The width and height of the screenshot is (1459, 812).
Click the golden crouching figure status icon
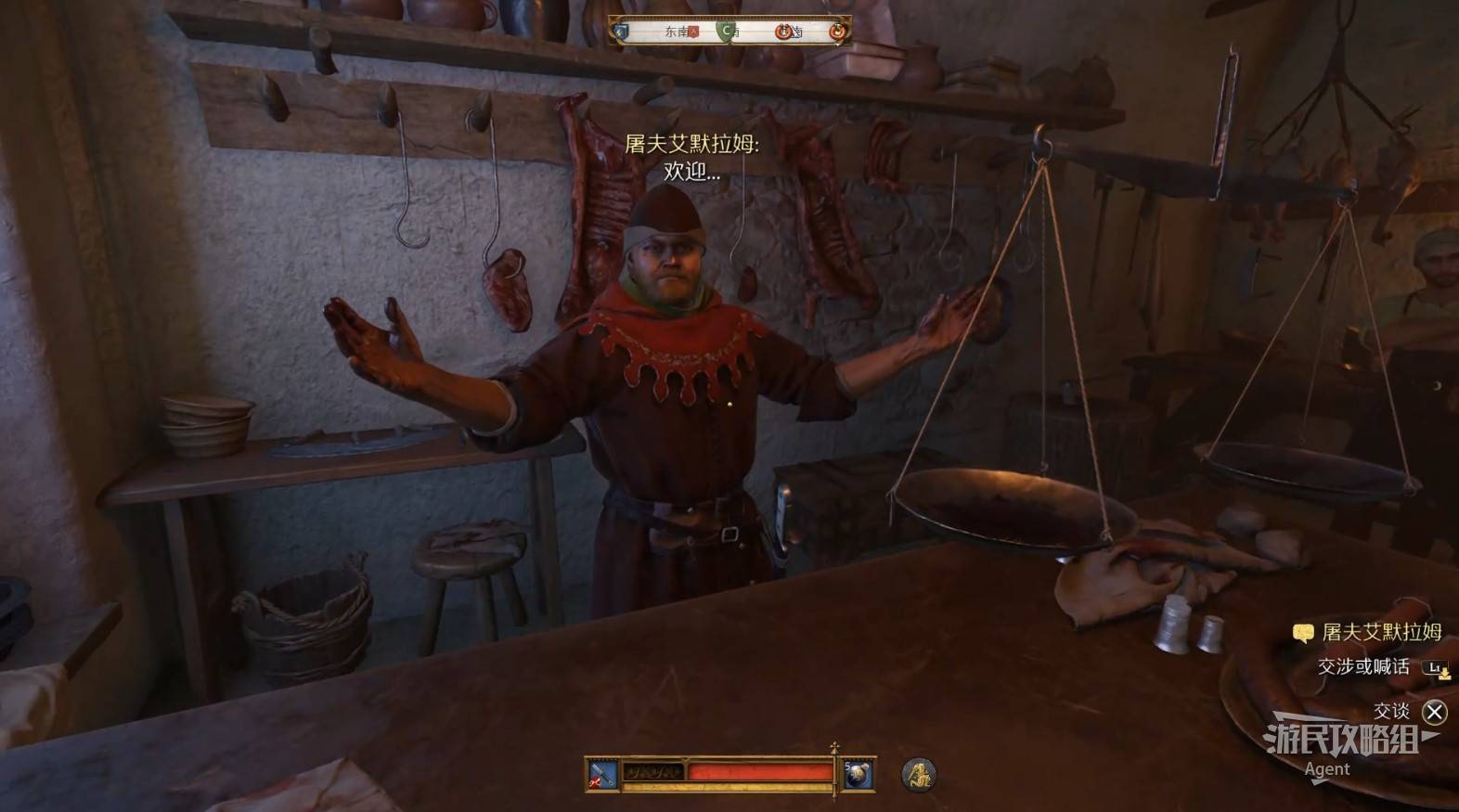click(x=918, y=774)
